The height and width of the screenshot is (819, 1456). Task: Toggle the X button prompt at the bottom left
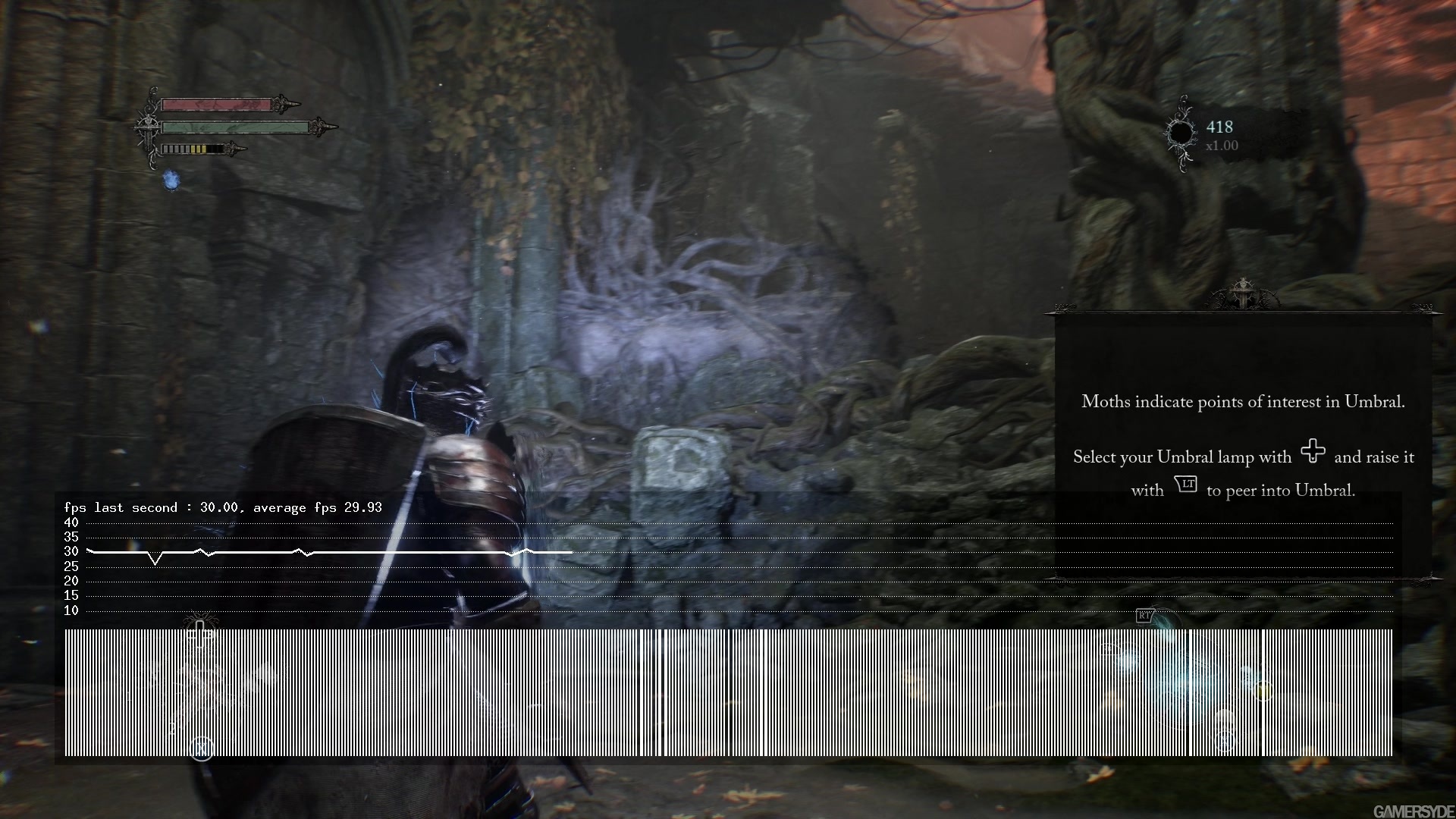click(202, 748)
